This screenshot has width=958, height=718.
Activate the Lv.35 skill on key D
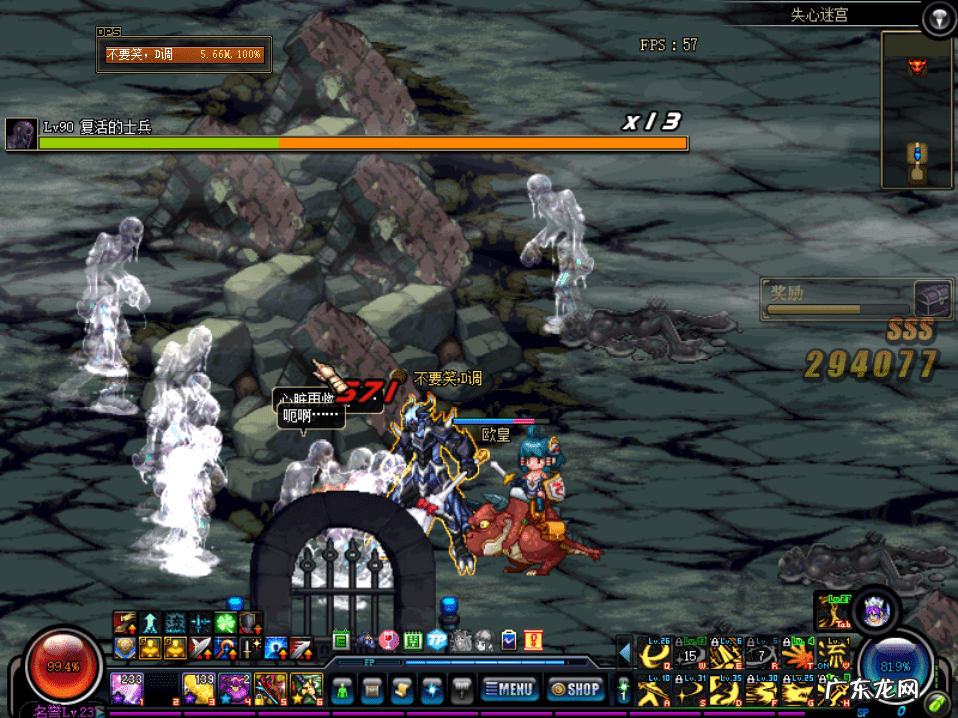(726, 691)
